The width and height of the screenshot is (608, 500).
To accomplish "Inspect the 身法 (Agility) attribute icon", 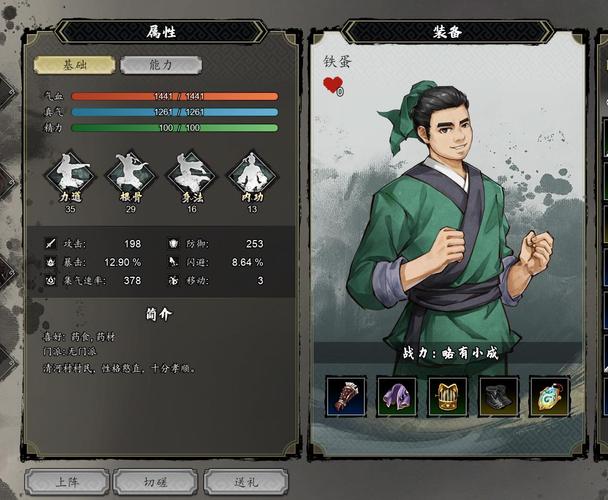I will [191, 175].
